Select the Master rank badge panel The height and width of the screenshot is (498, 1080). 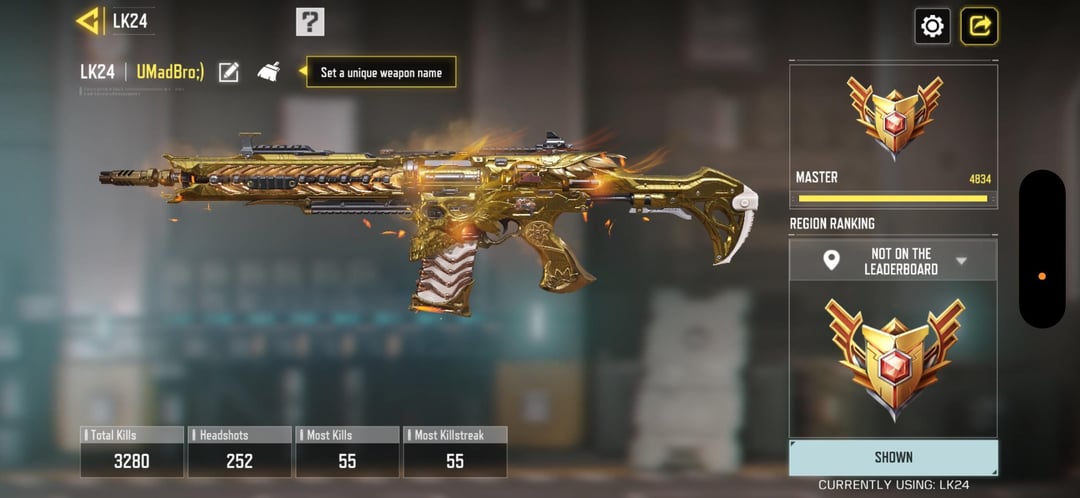pyautogui.click(x=893, y=135)
